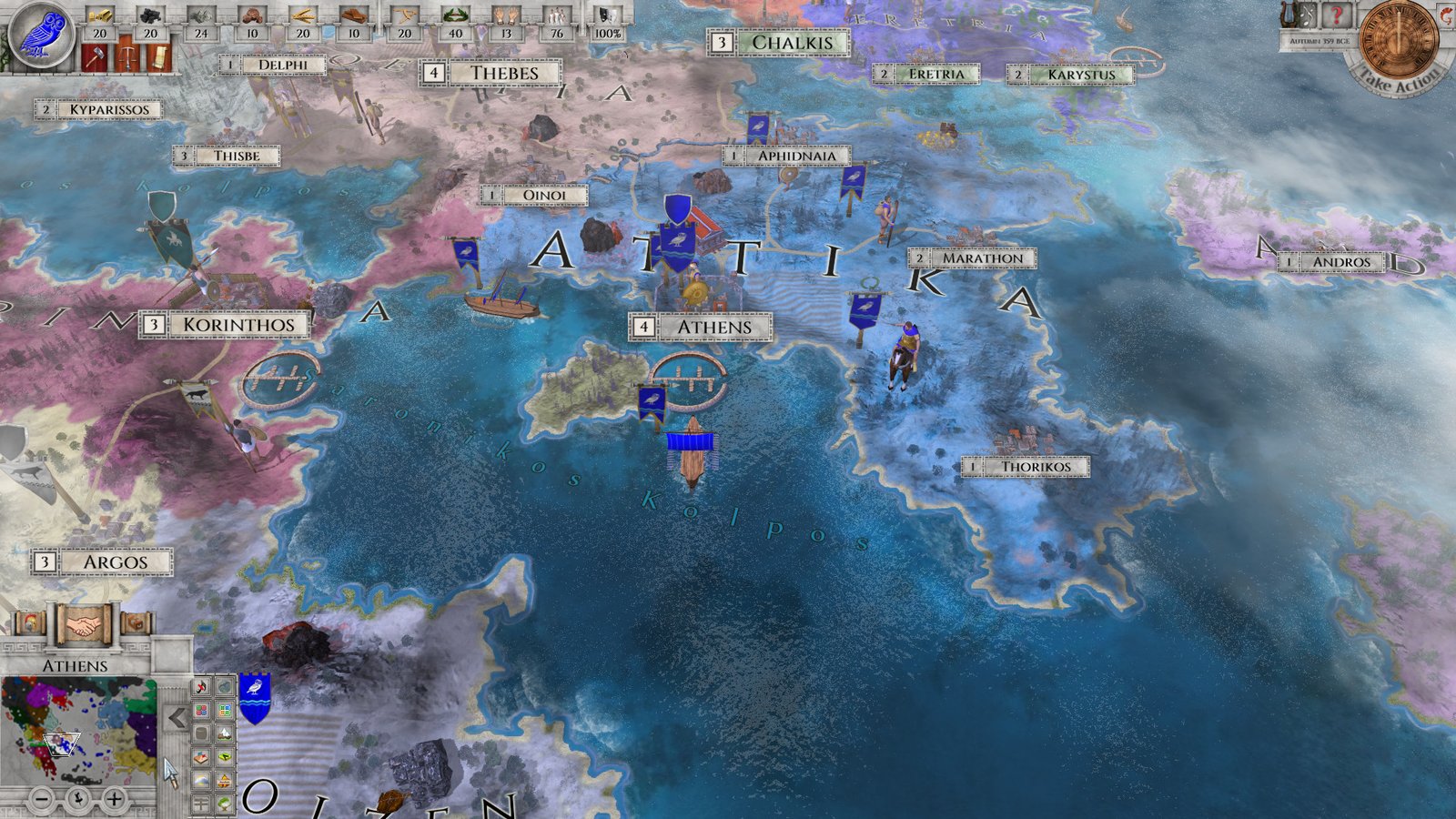Open diplomacy with the handshake icon
Image resolution: width=1456 pixels, height=819 pixels.
tap(84, 625)
